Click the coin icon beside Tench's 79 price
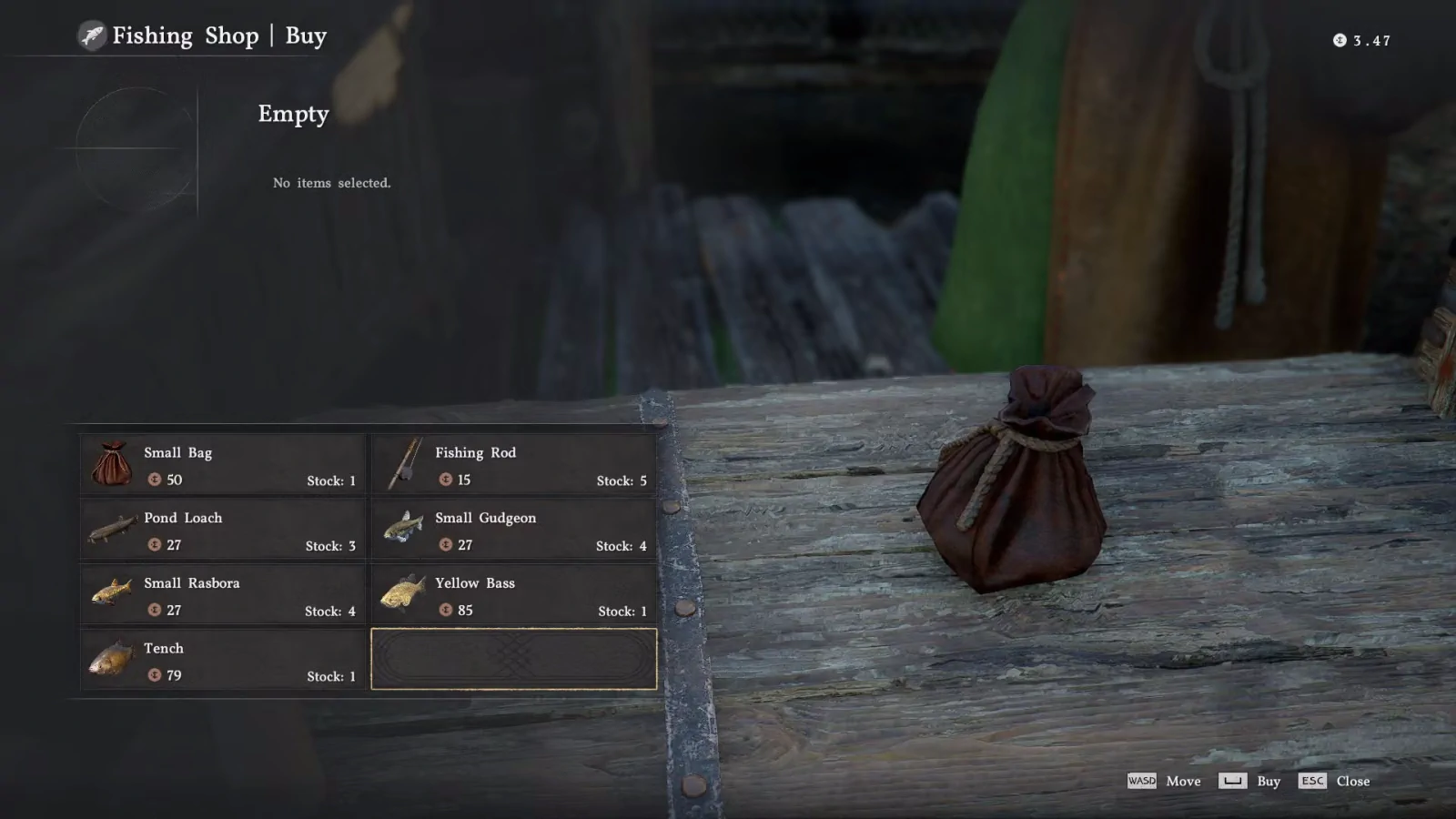The width and height of the screenshot is (1456, 819). [x=154, y=675]
